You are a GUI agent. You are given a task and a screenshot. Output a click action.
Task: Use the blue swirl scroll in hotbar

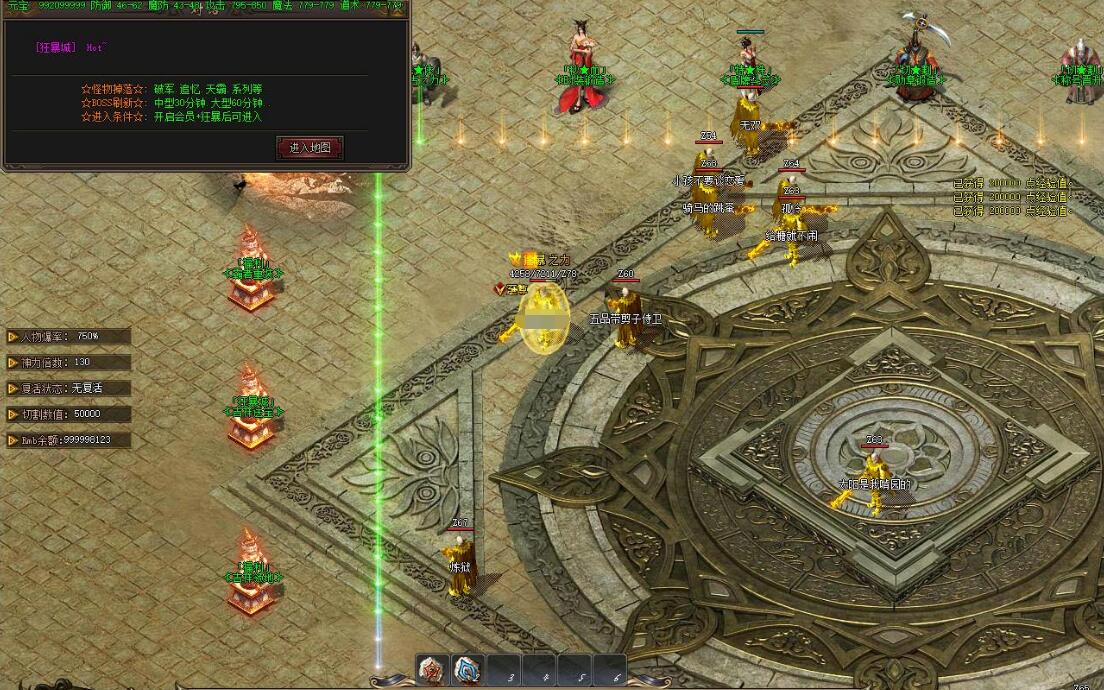pyautogui.click(x=468, y=670)
